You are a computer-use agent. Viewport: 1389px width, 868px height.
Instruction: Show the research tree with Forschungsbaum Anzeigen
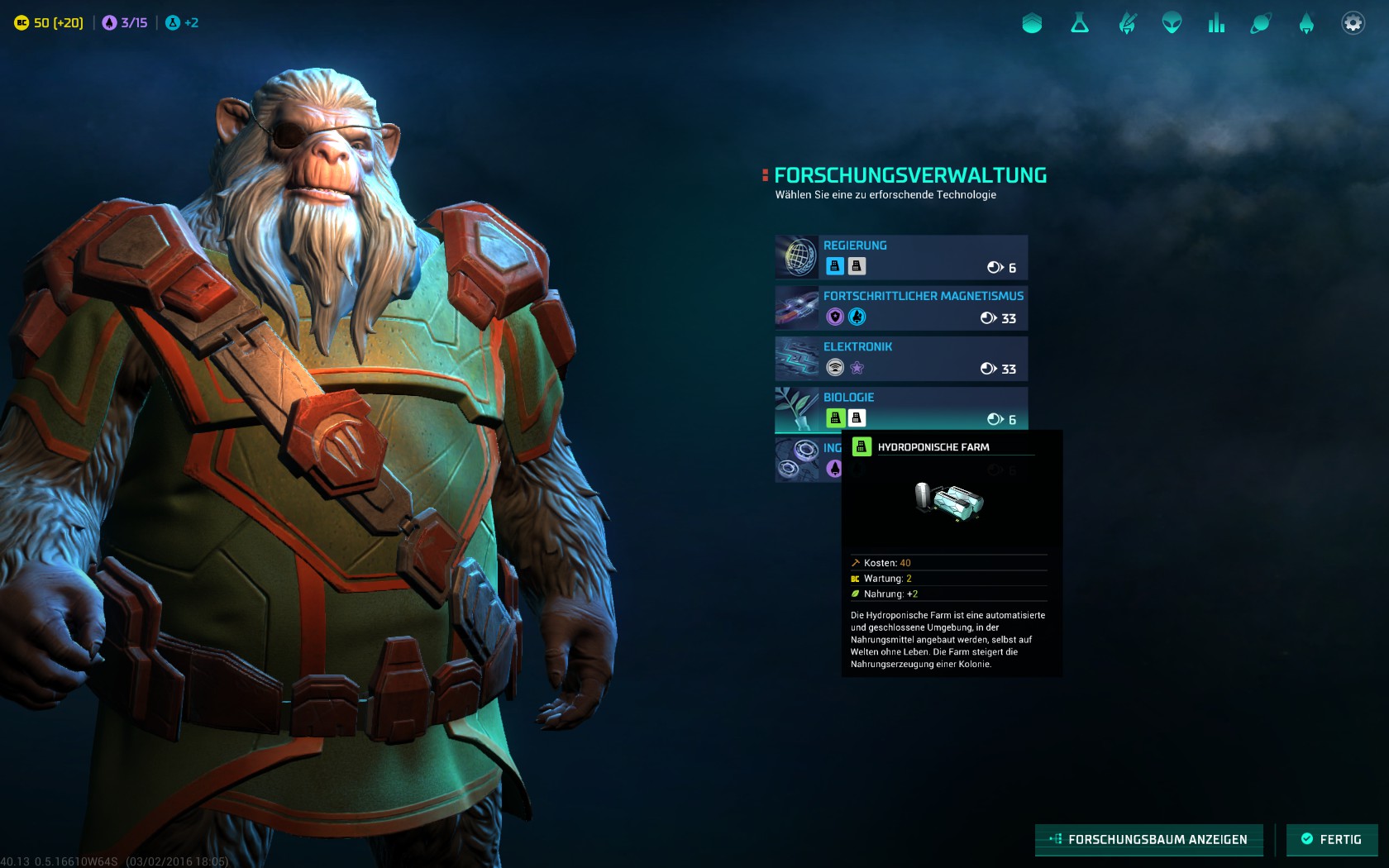click(x=1148, y=839)
